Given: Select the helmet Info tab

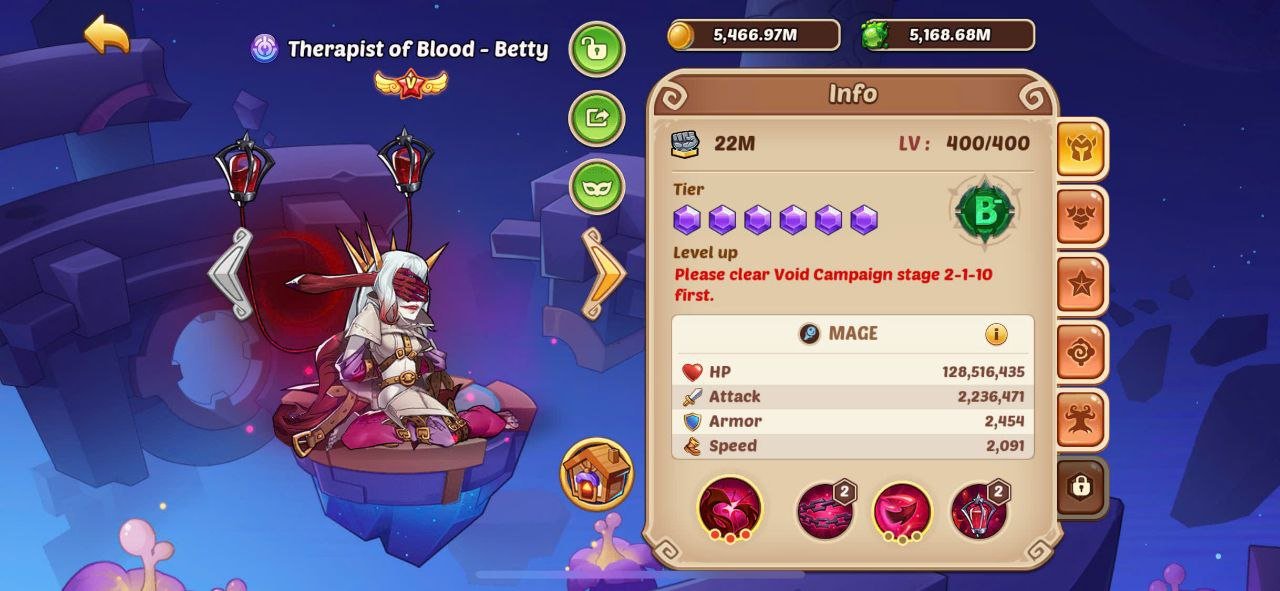Looking at the screenshot, I should (x=1081, y=149).
